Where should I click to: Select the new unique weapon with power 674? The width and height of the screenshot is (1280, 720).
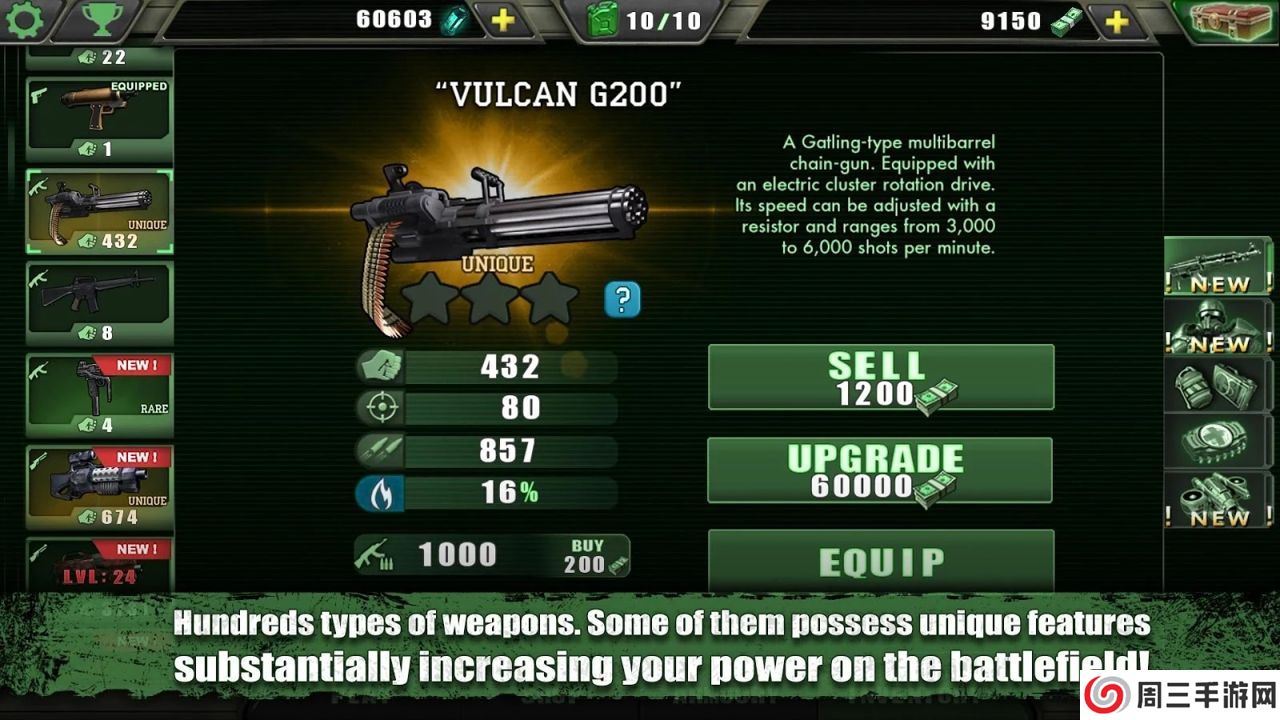(99, 486)
